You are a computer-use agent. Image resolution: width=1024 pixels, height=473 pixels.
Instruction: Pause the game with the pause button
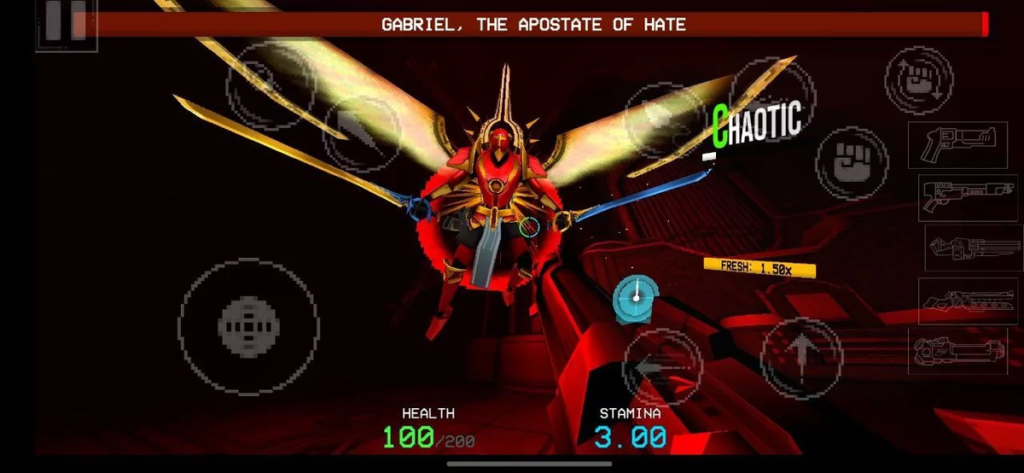(66, 24)
